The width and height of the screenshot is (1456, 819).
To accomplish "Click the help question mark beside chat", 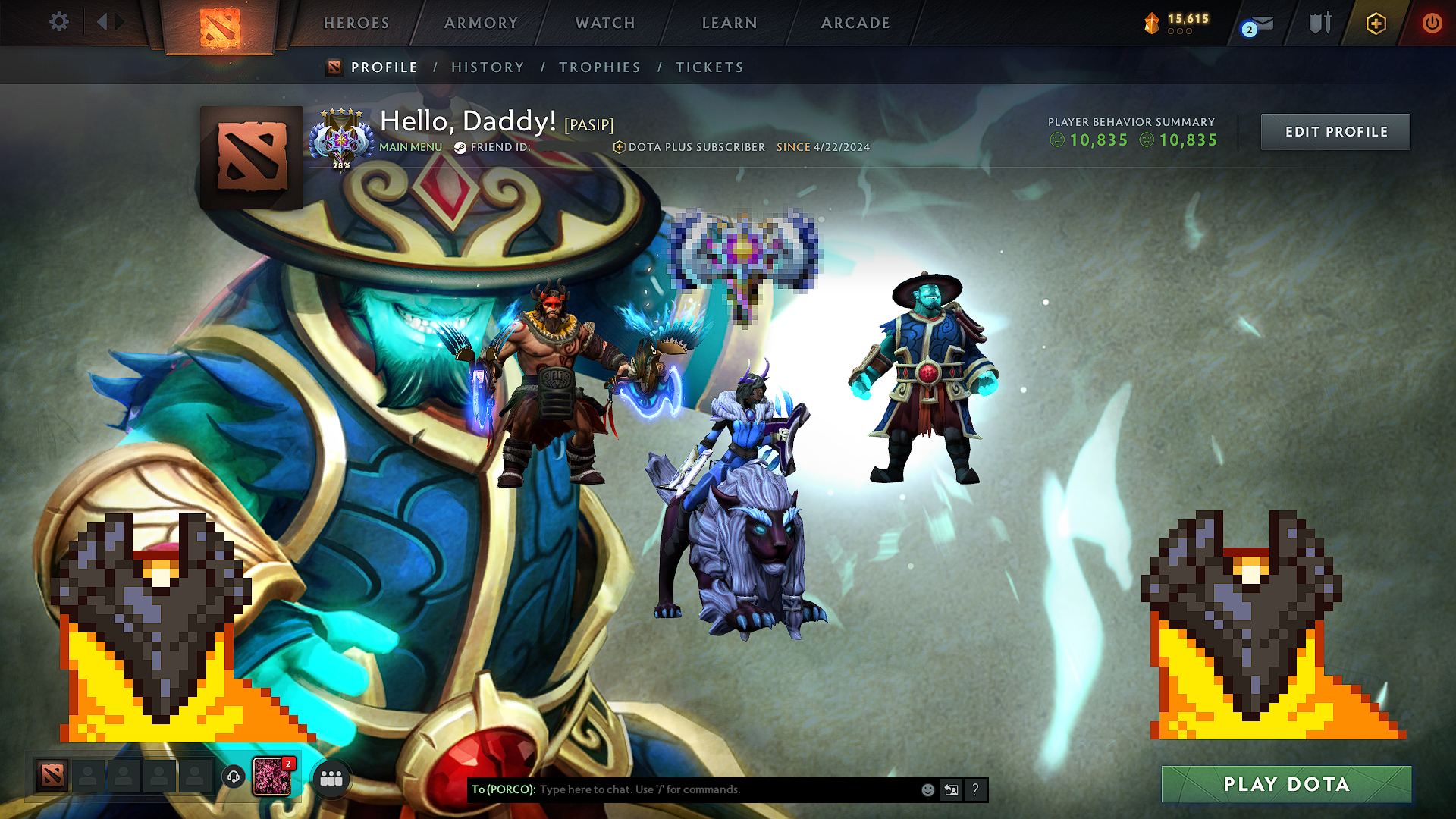I will pyautogui.click(x=975, y=789).
